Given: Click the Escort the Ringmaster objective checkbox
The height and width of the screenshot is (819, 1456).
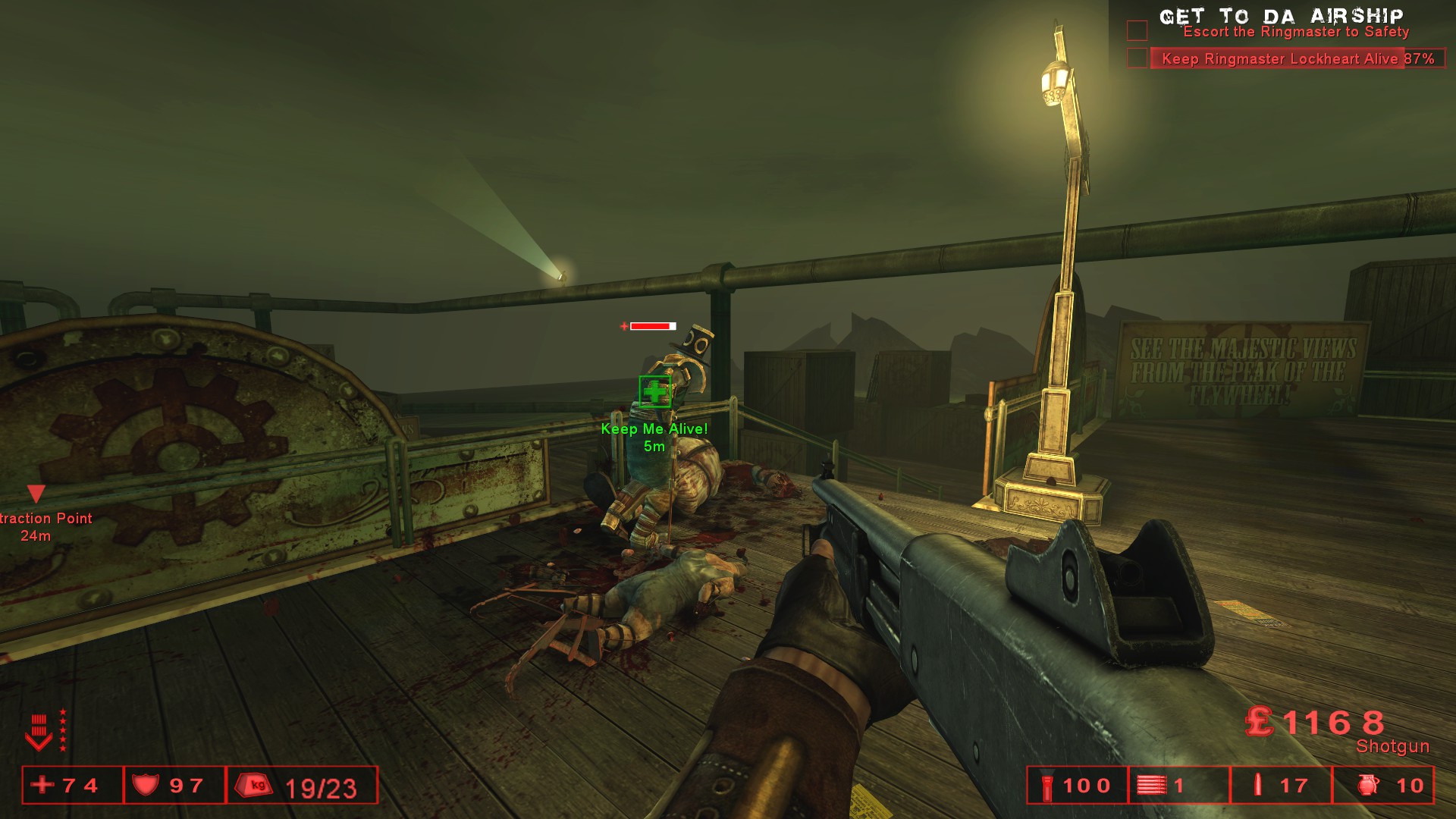Looking at the screenshot, I should (1137, 30).
